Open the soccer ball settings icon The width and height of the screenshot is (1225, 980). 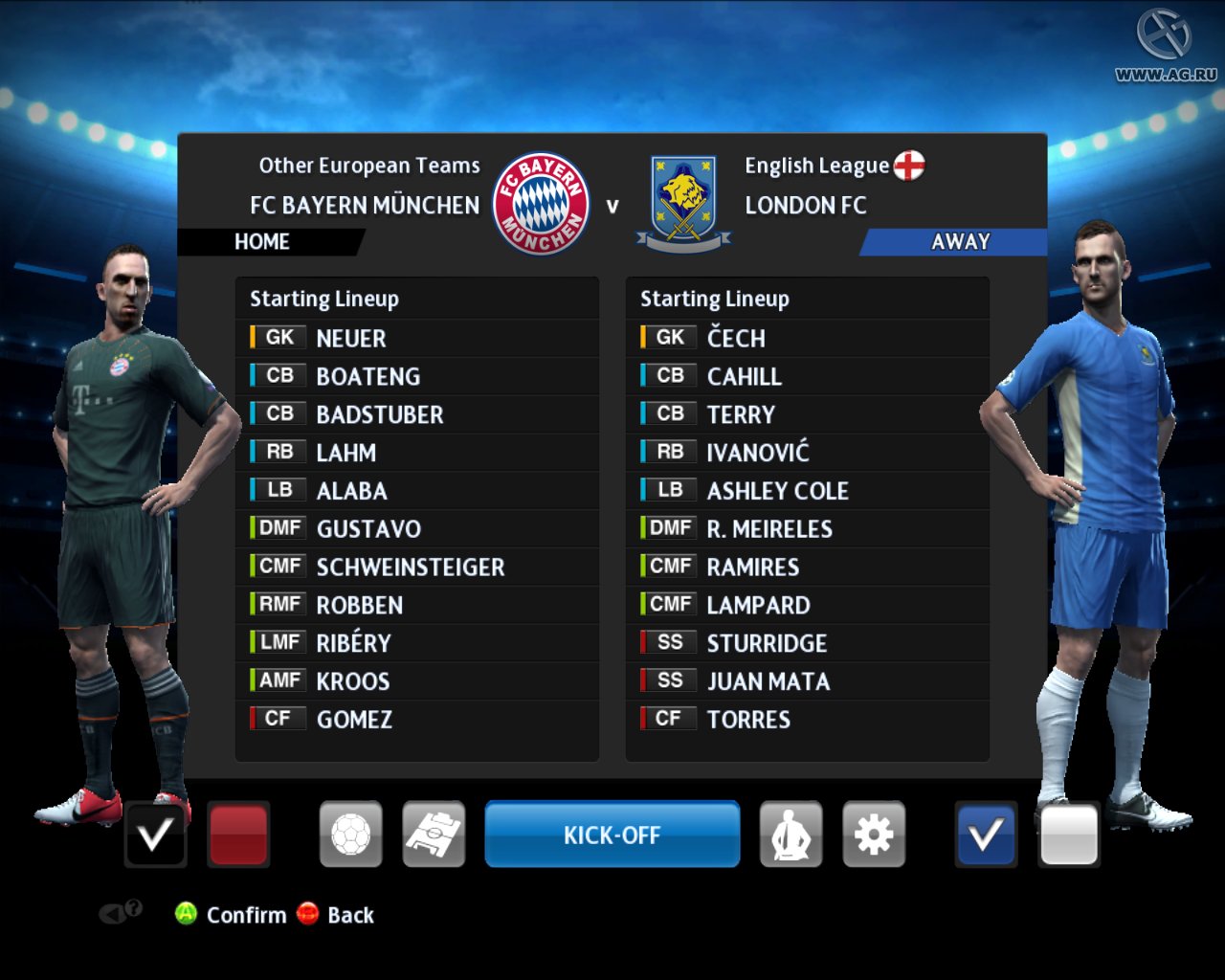pos(350,835)
